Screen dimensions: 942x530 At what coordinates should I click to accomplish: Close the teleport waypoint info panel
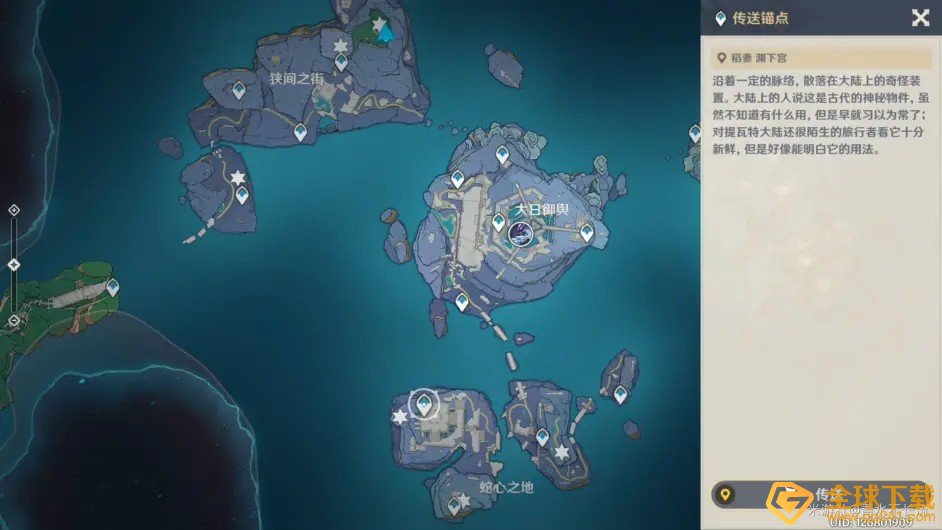click(920, 17)
